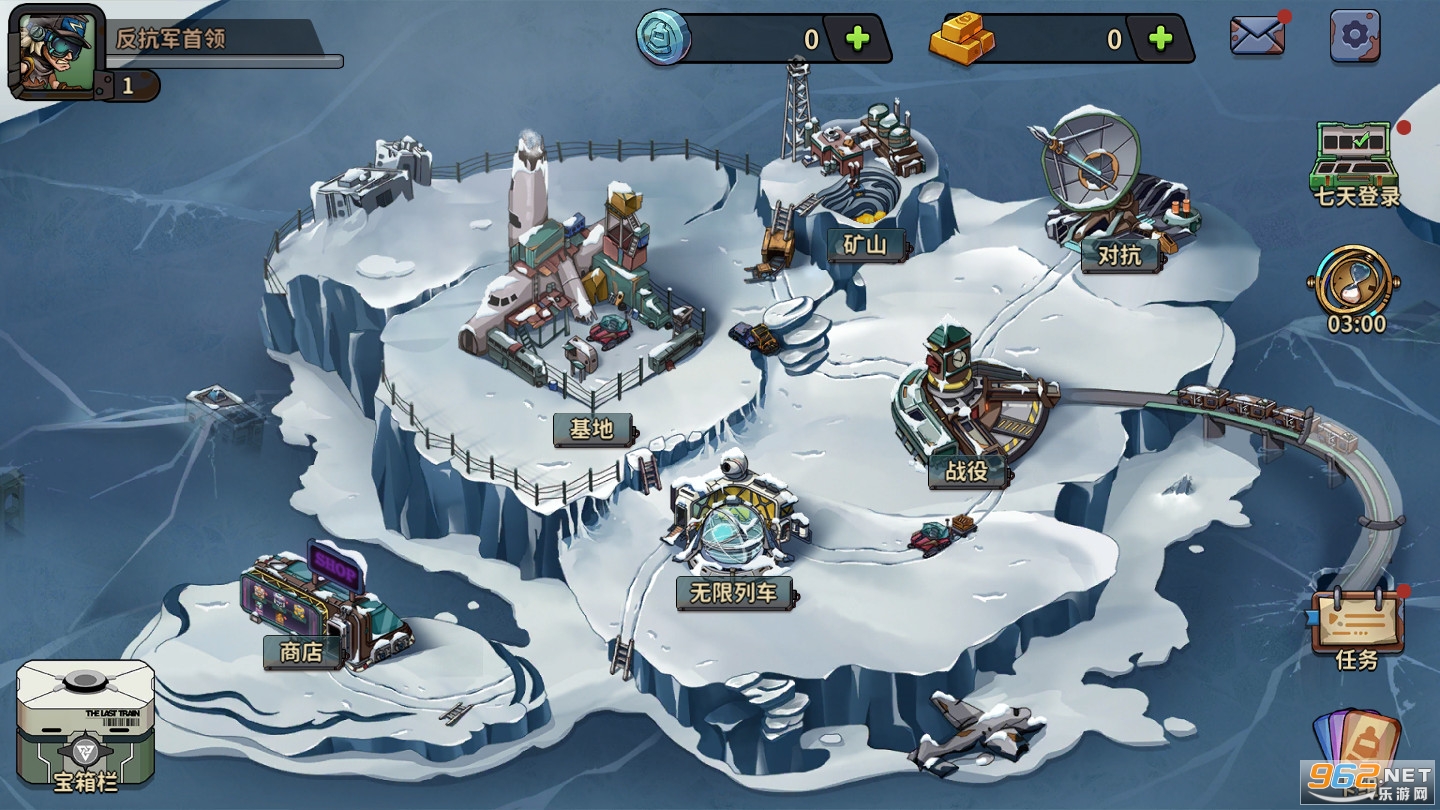
Task: Open the 任务 quest board
Action: (1357, 630)
